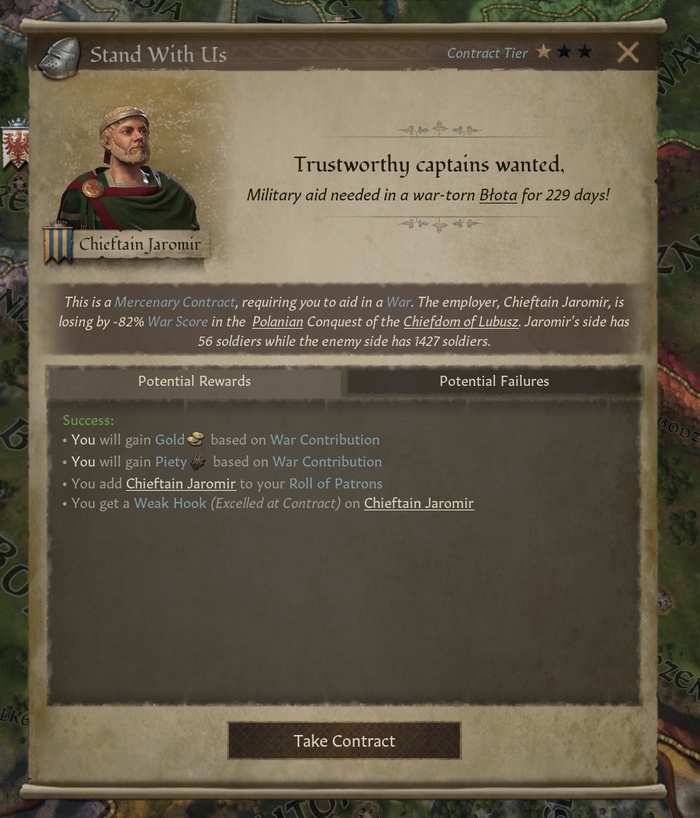Click Chieftain Jaromir link in Roll of Patrons line

coord(181,483)
